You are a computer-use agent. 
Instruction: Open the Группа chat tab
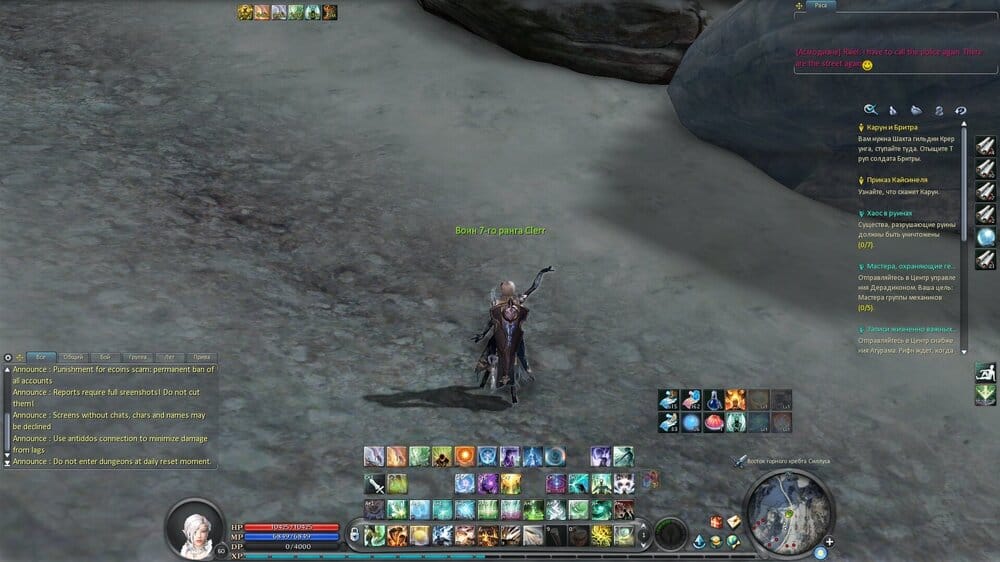click(137, 357)
